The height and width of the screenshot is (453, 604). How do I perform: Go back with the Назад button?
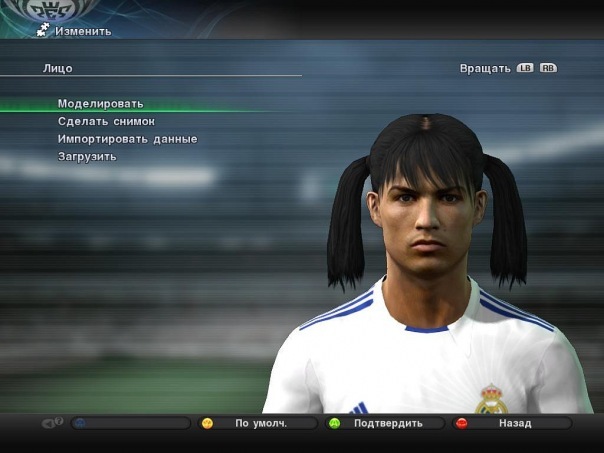tap(514, 423)
